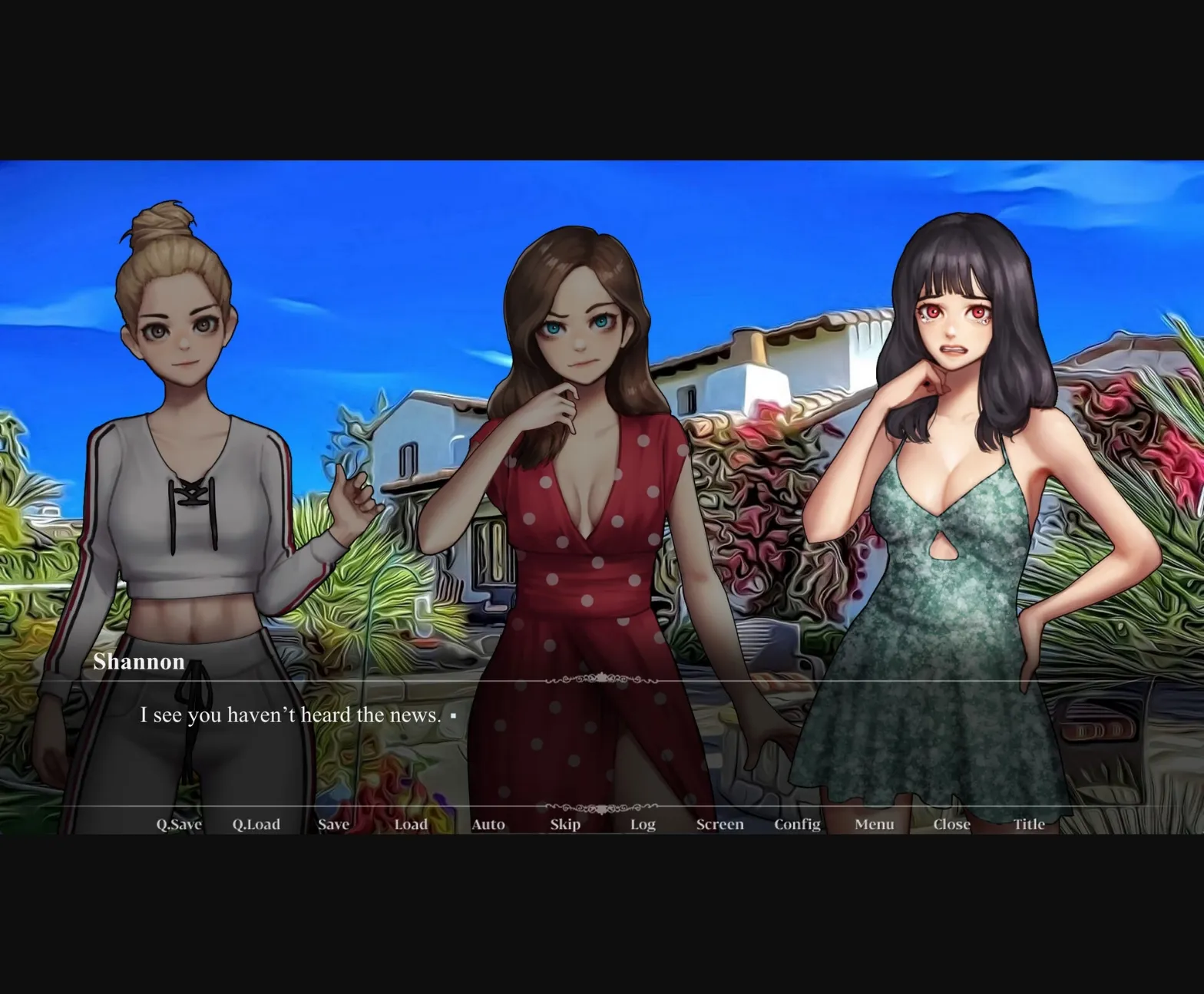Image resolution: width=1204 pixels, height=994 pixels.
Task: Quick load the game with Q.Load
Action: point(256,824)
